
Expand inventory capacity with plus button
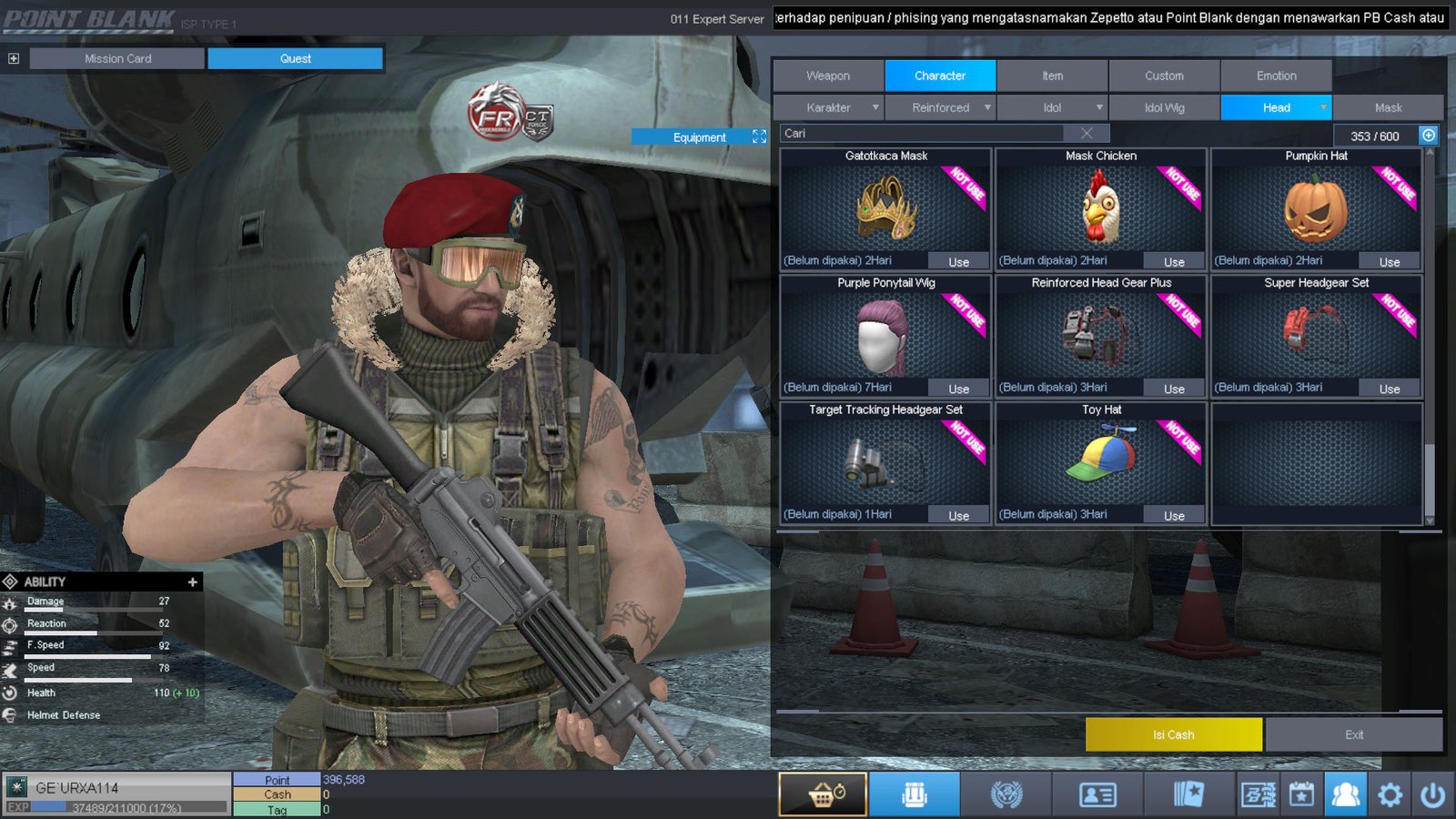click(x=1429, y=136)
